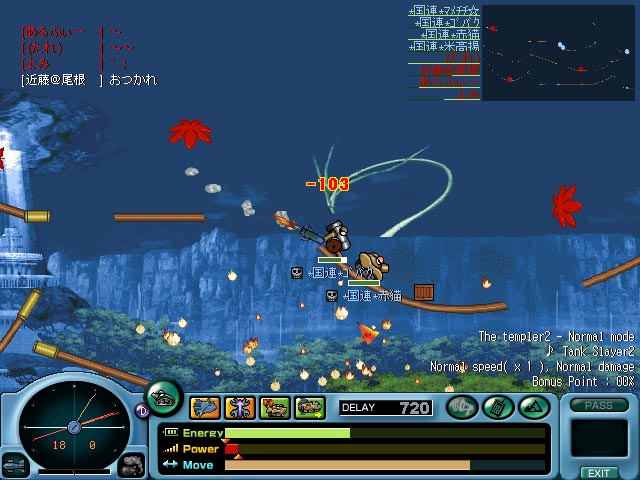Set shot strength on the Power bar
This screenshot has height=480, width=640.
coord(385,449)
